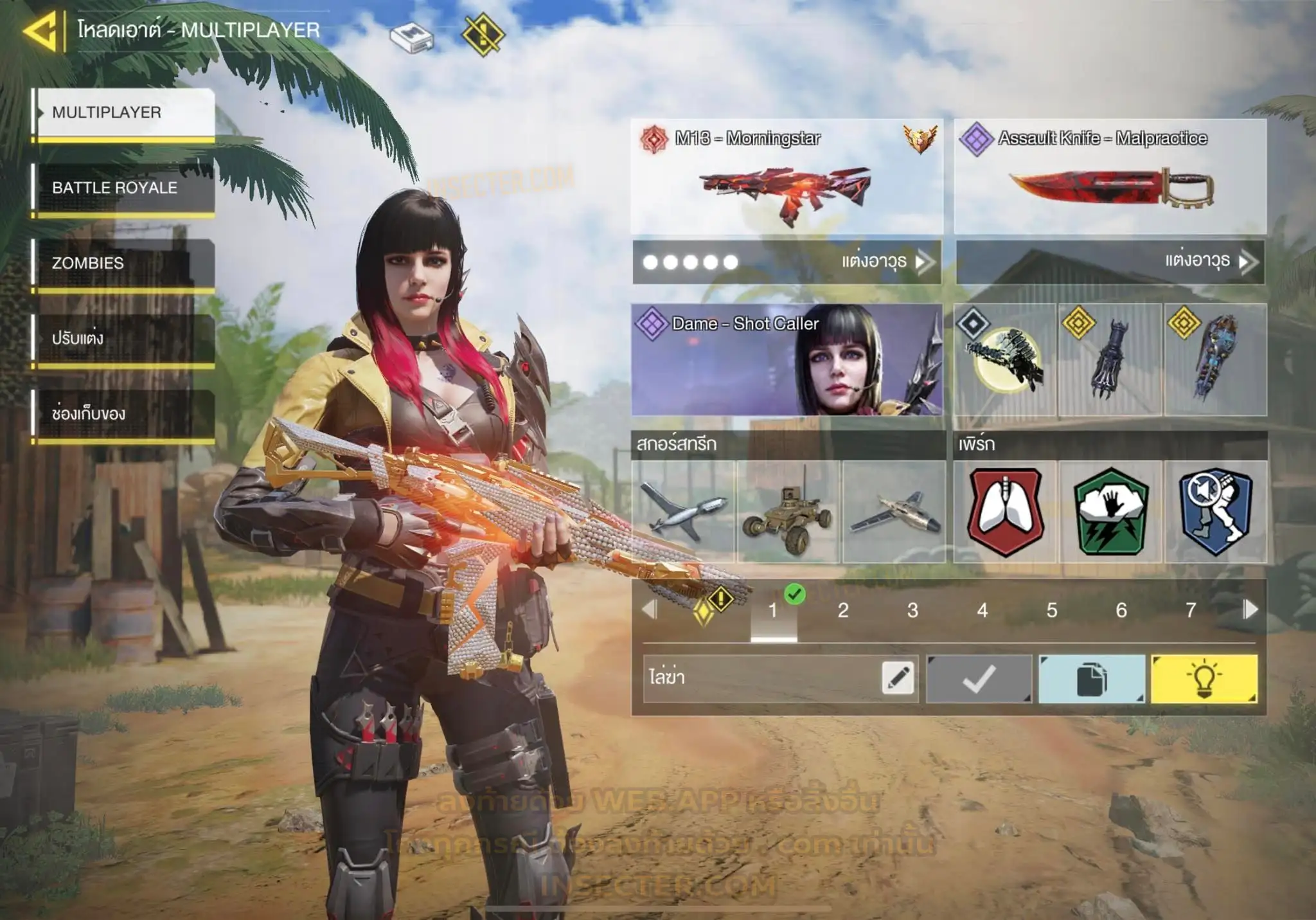The image size is (1316, 920).
Task: Select the armored buggy scorestreak slot
Action: coord(788,512)
